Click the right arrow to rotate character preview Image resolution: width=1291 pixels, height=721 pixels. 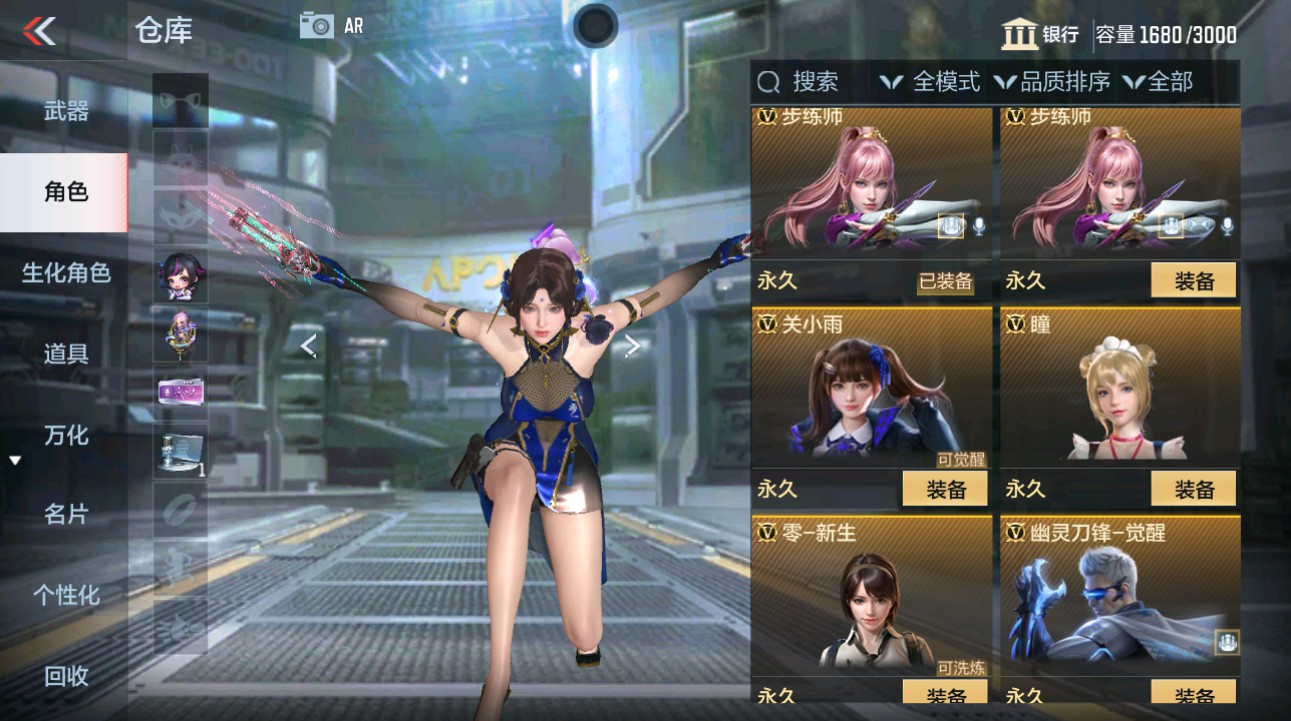[631, 347]
